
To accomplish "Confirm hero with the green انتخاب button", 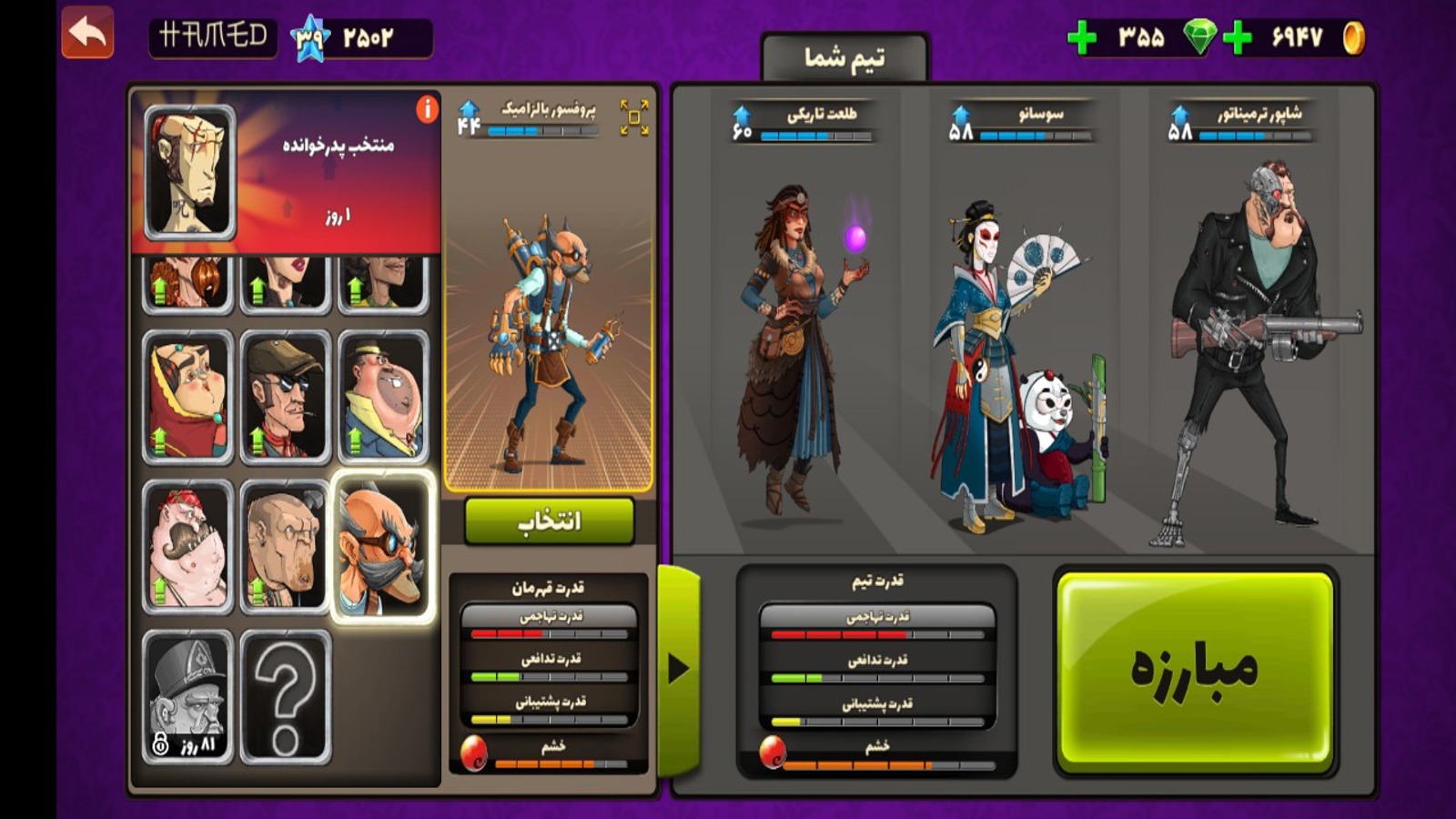I will [549, 521].
